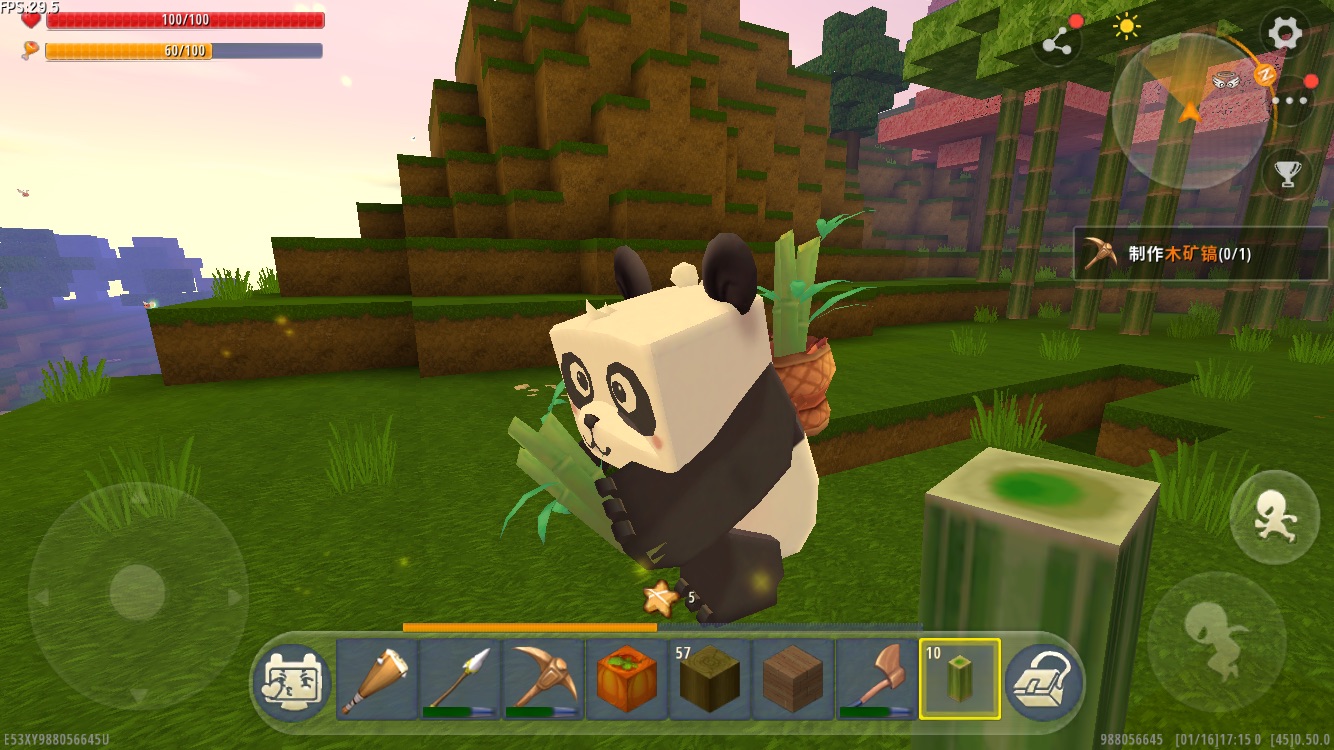The height and width of the screenshot is (750, 1334).
Task: Tap the share icon
Action: pyautogui.click(x=1058, y=42)
